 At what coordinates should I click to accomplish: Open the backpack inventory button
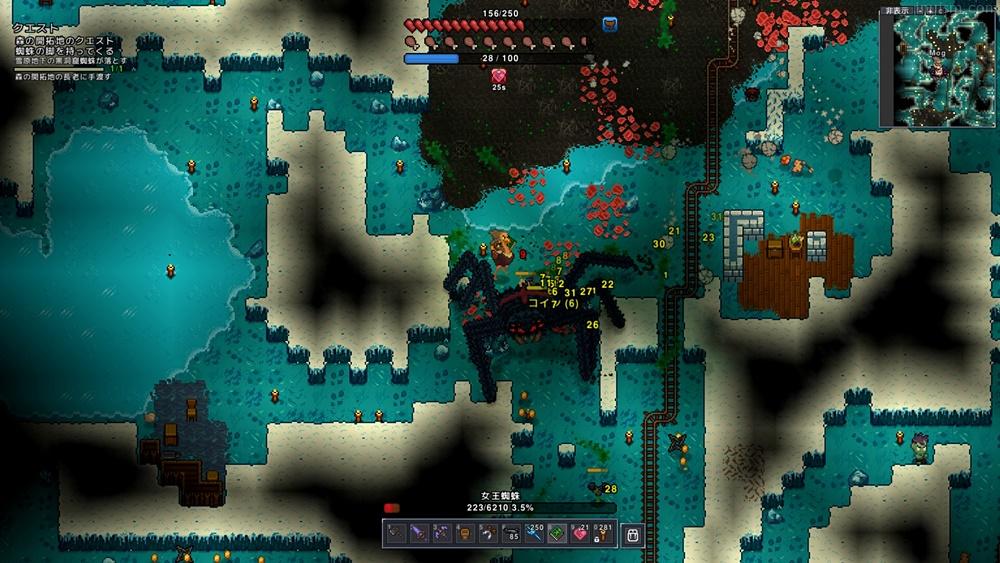[633, 535]
